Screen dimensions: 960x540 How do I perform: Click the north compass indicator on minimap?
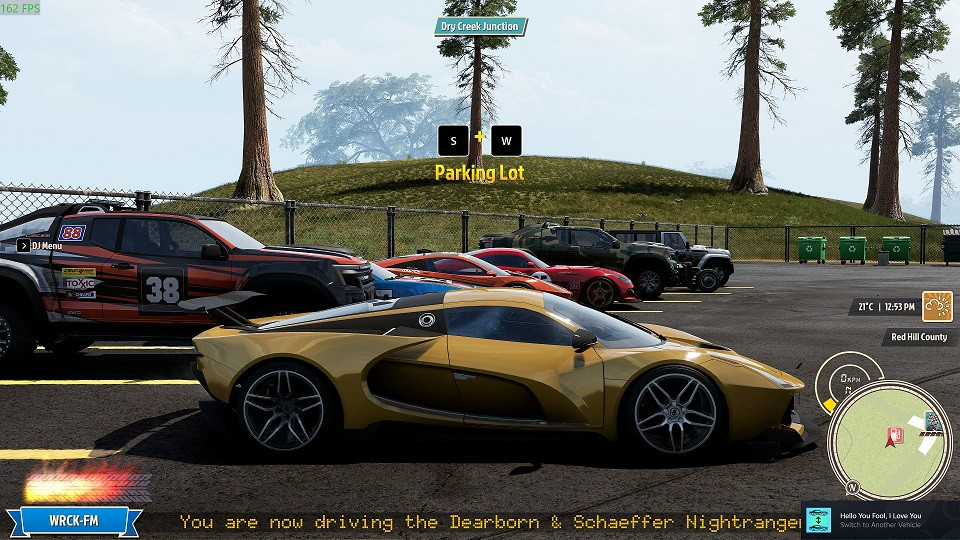coord(853,487)
